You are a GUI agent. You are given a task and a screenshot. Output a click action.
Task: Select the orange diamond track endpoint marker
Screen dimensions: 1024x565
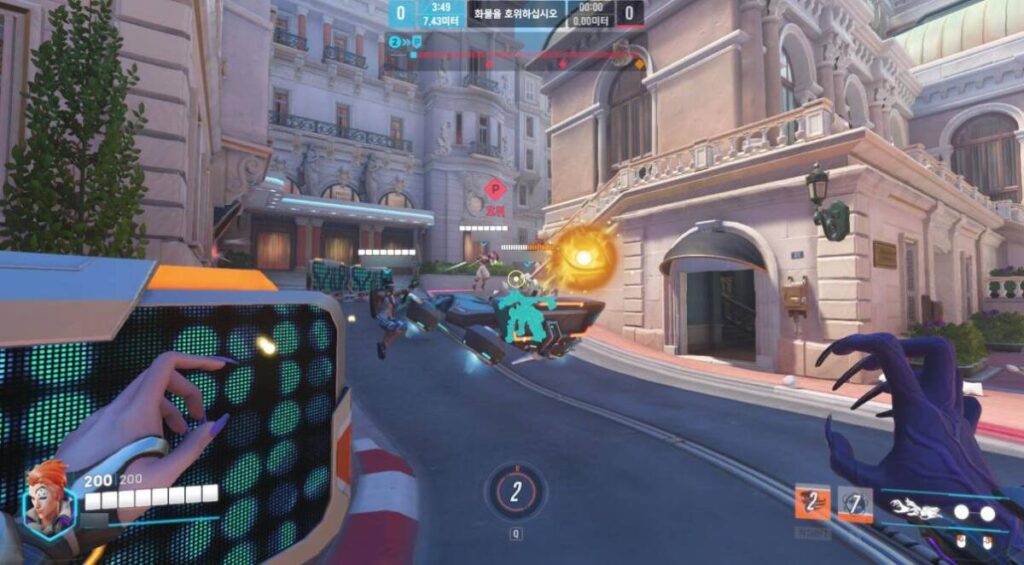coord(640,64)
